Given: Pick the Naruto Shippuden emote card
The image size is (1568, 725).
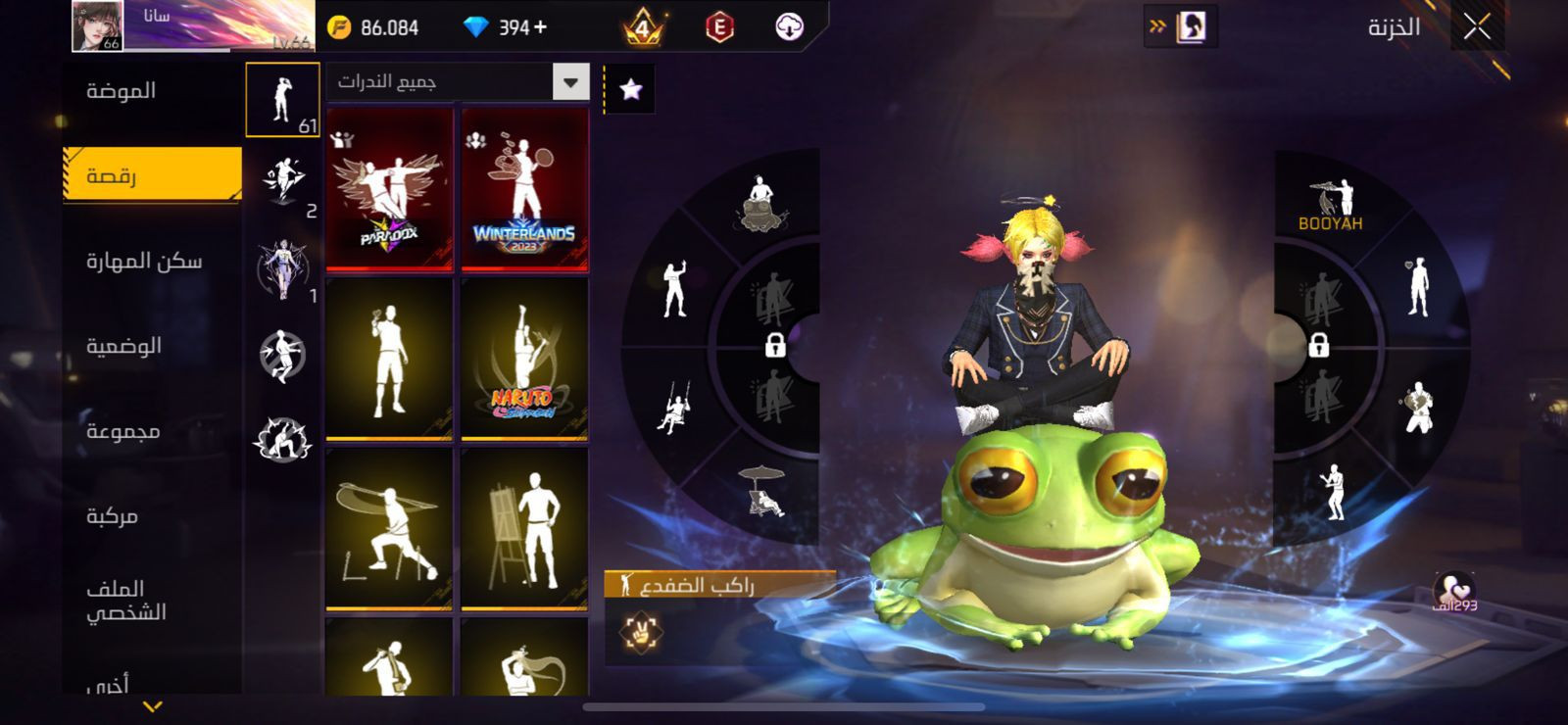Looking at the screenshot, I should click(x=524, y=359).
